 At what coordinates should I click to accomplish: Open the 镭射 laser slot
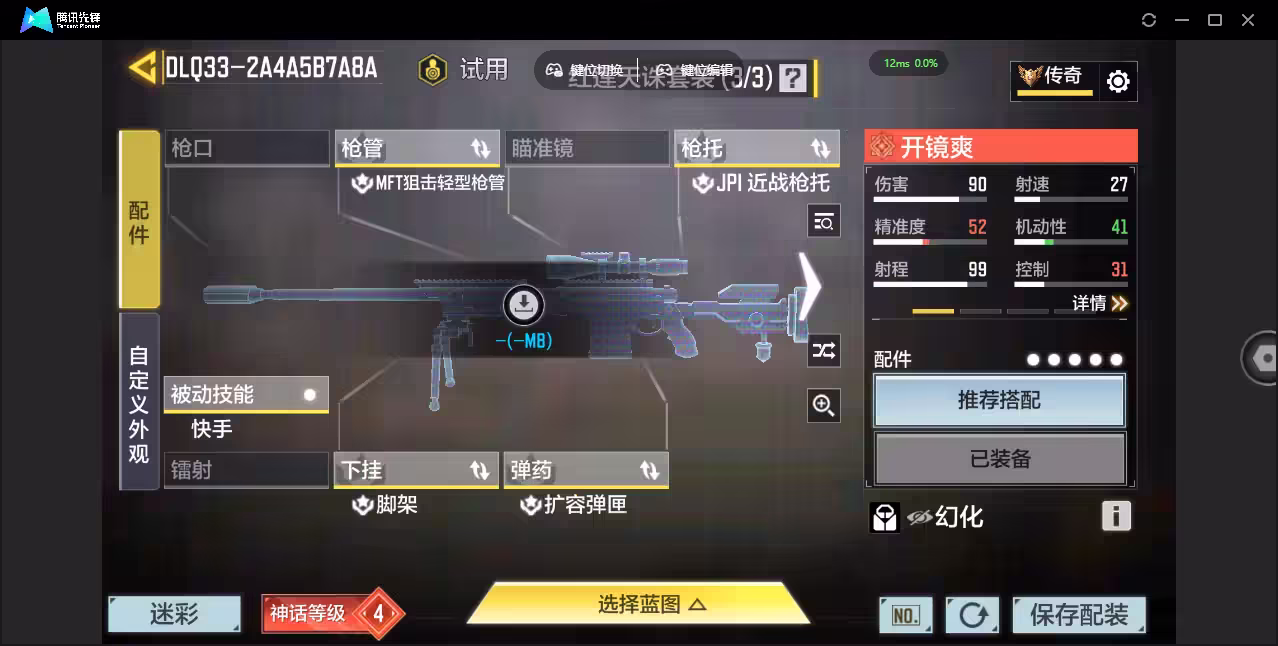(246, 470)
